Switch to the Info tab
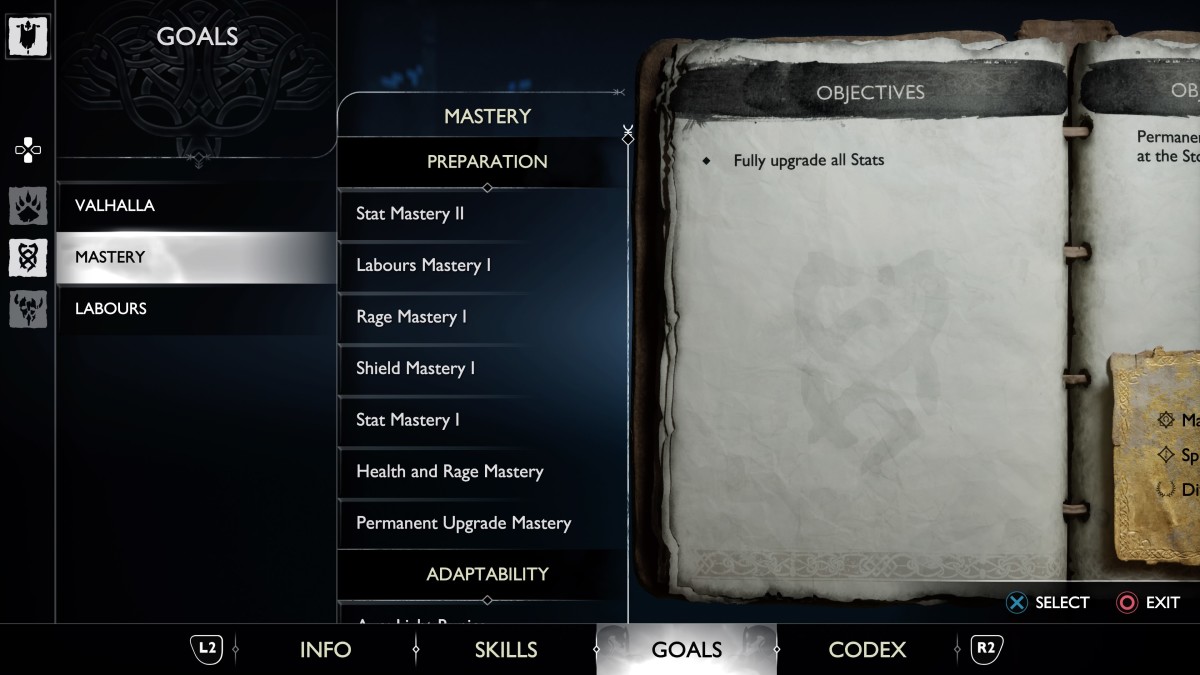The width and height of the screenshot is (1200, 675). 325,650
